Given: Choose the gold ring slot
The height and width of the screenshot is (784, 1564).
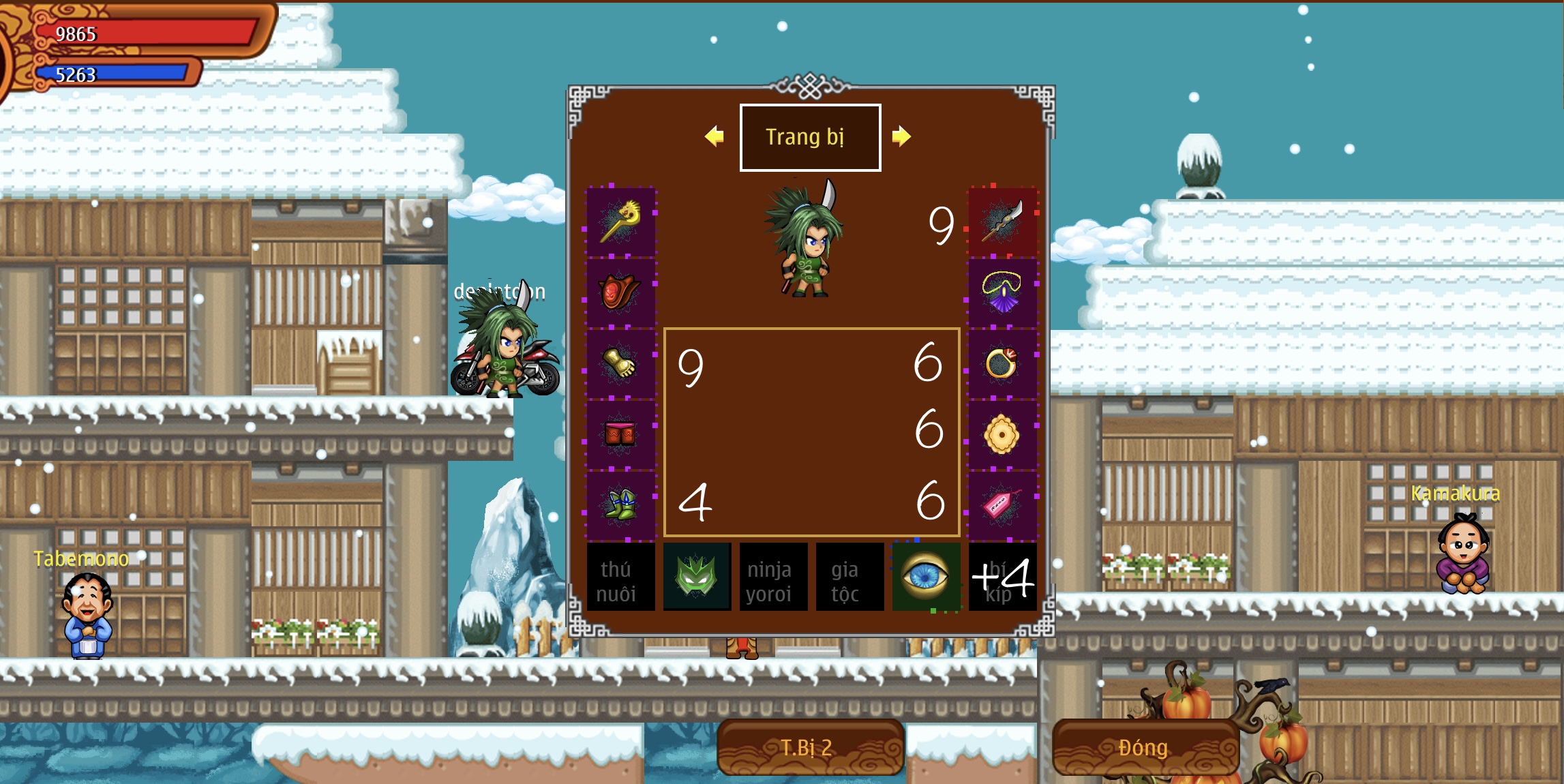Looking at the screenshot, I should [x=1002, y=363].
